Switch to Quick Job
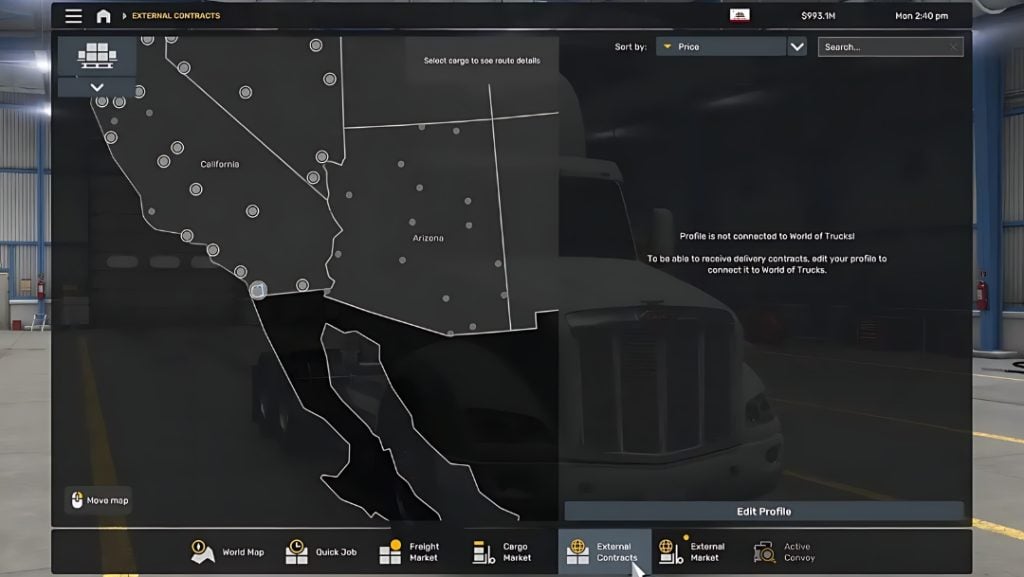Viewport: 1024px width, 577px height. click(321, 552)
